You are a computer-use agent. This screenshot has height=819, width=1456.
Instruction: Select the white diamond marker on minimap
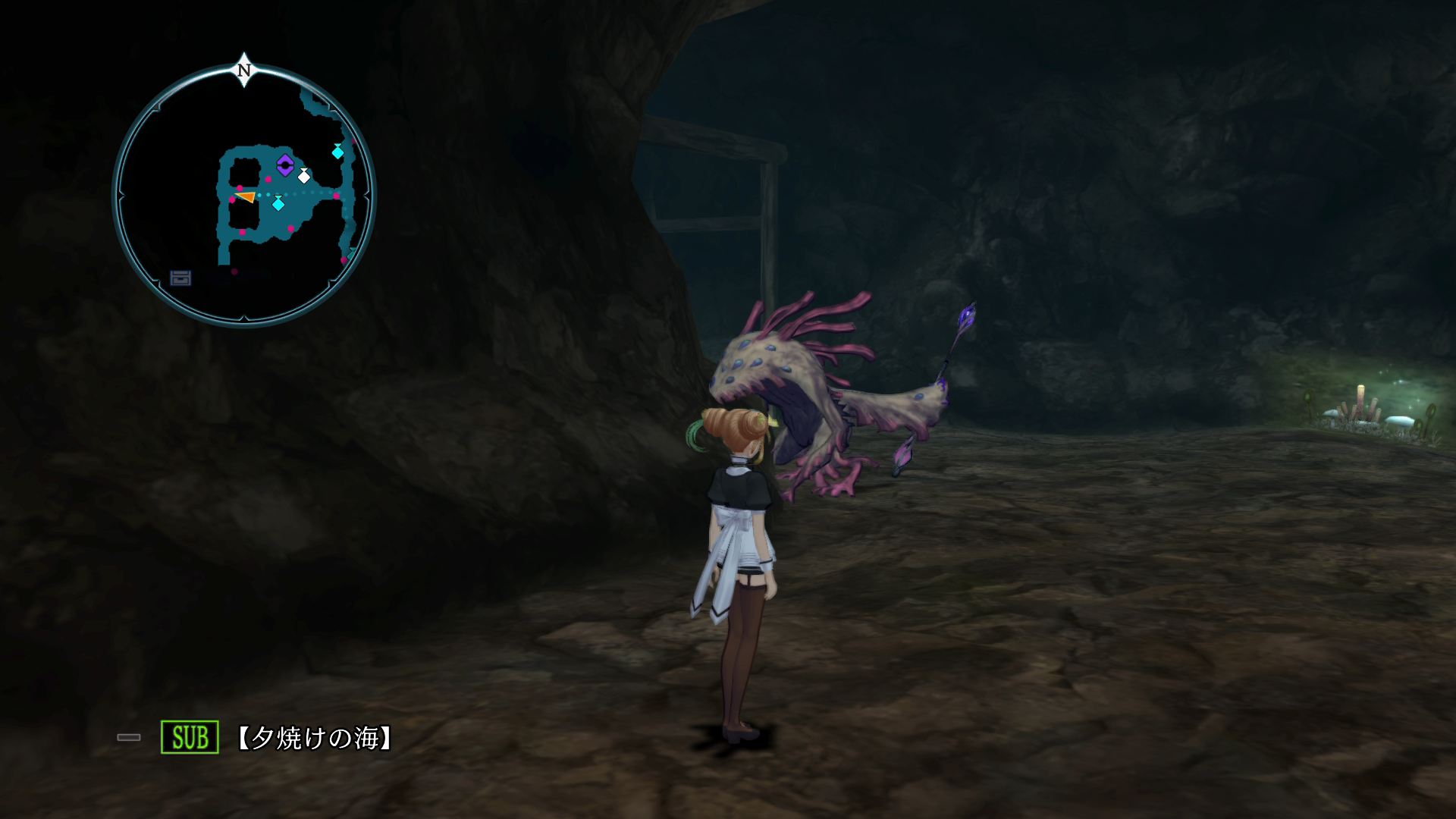(304, 176)
